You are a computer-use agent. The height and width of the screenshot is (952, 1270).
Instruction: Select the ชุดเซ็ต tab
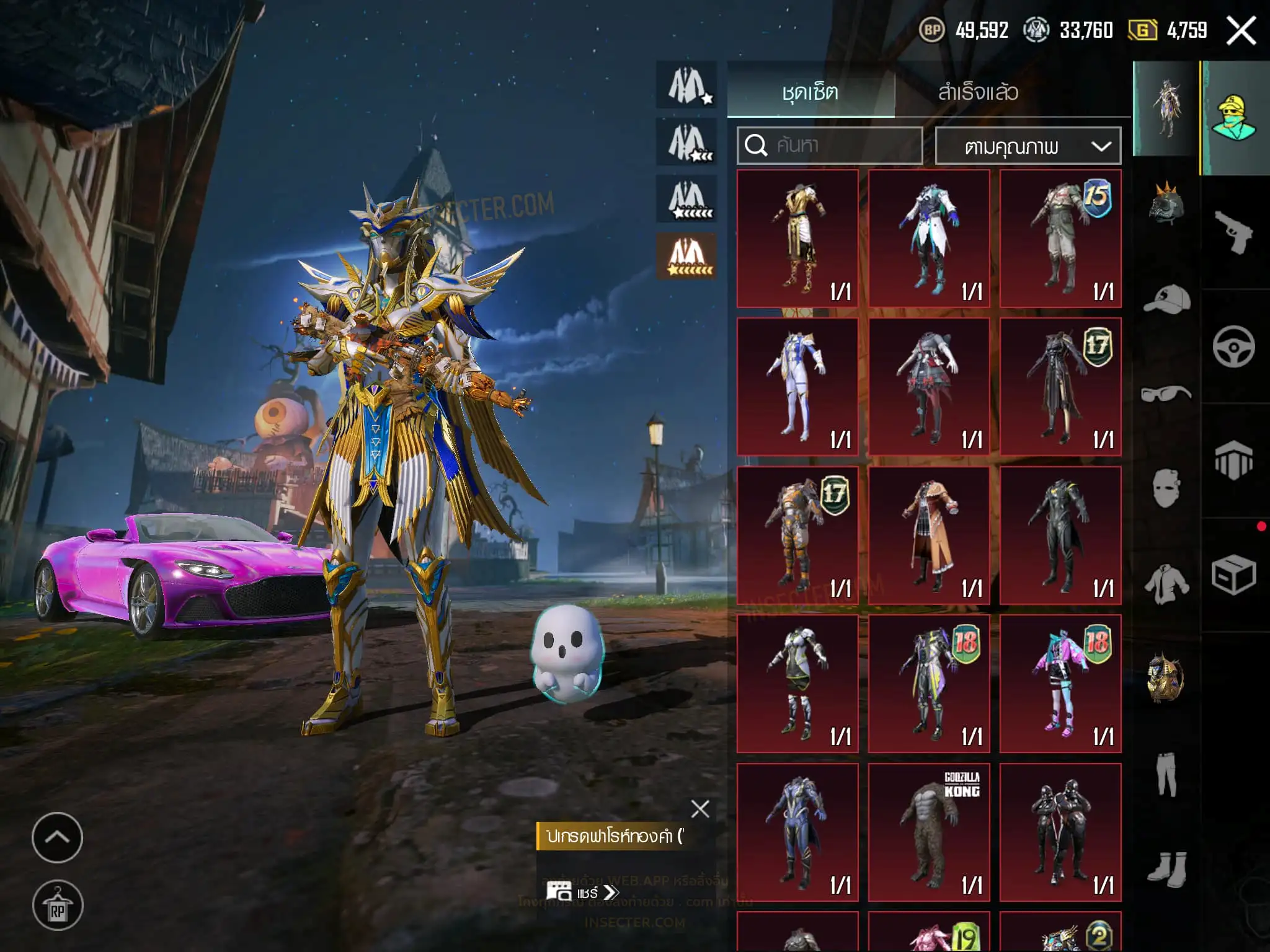pyautogui.click(x=810, y=92)
